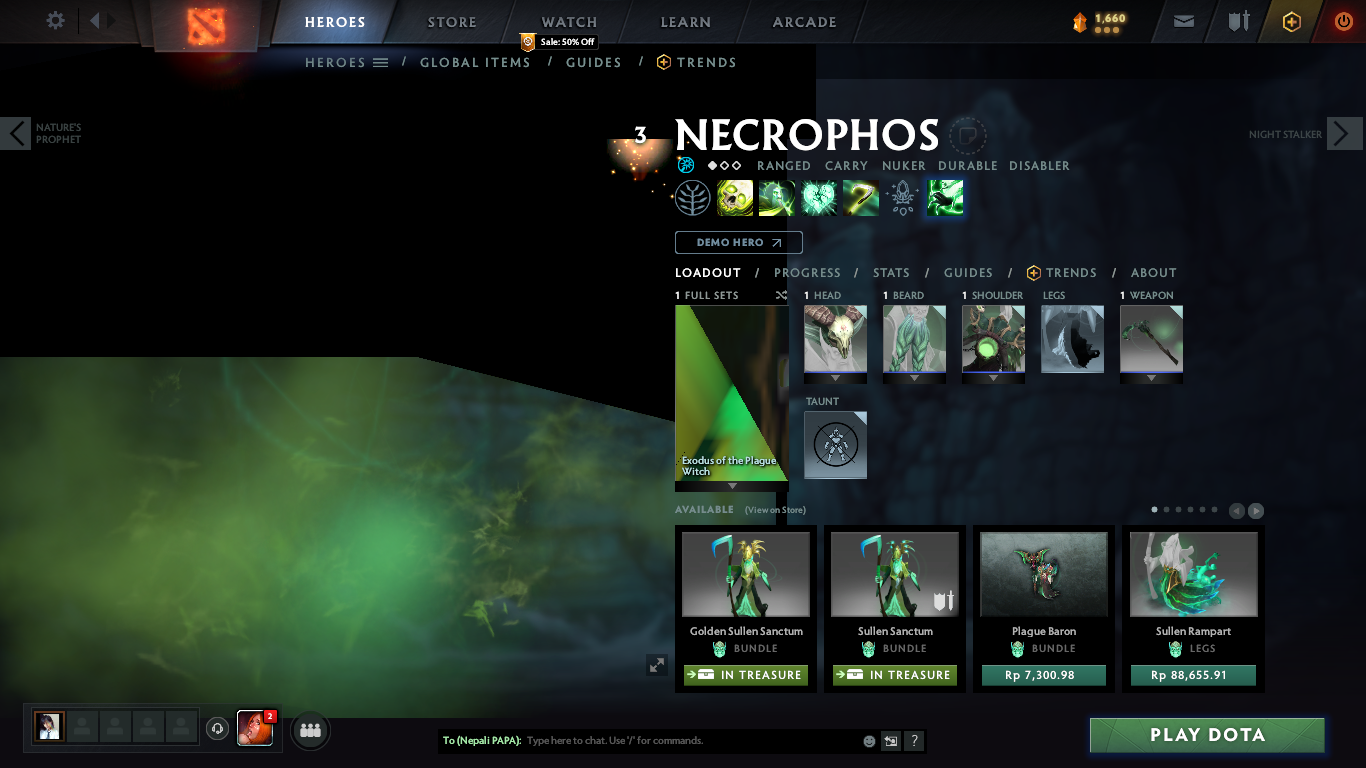Open the Necrophos talent tree icon
The width and height of the screenshot is (1366, 768).
(x=693, y=197)
